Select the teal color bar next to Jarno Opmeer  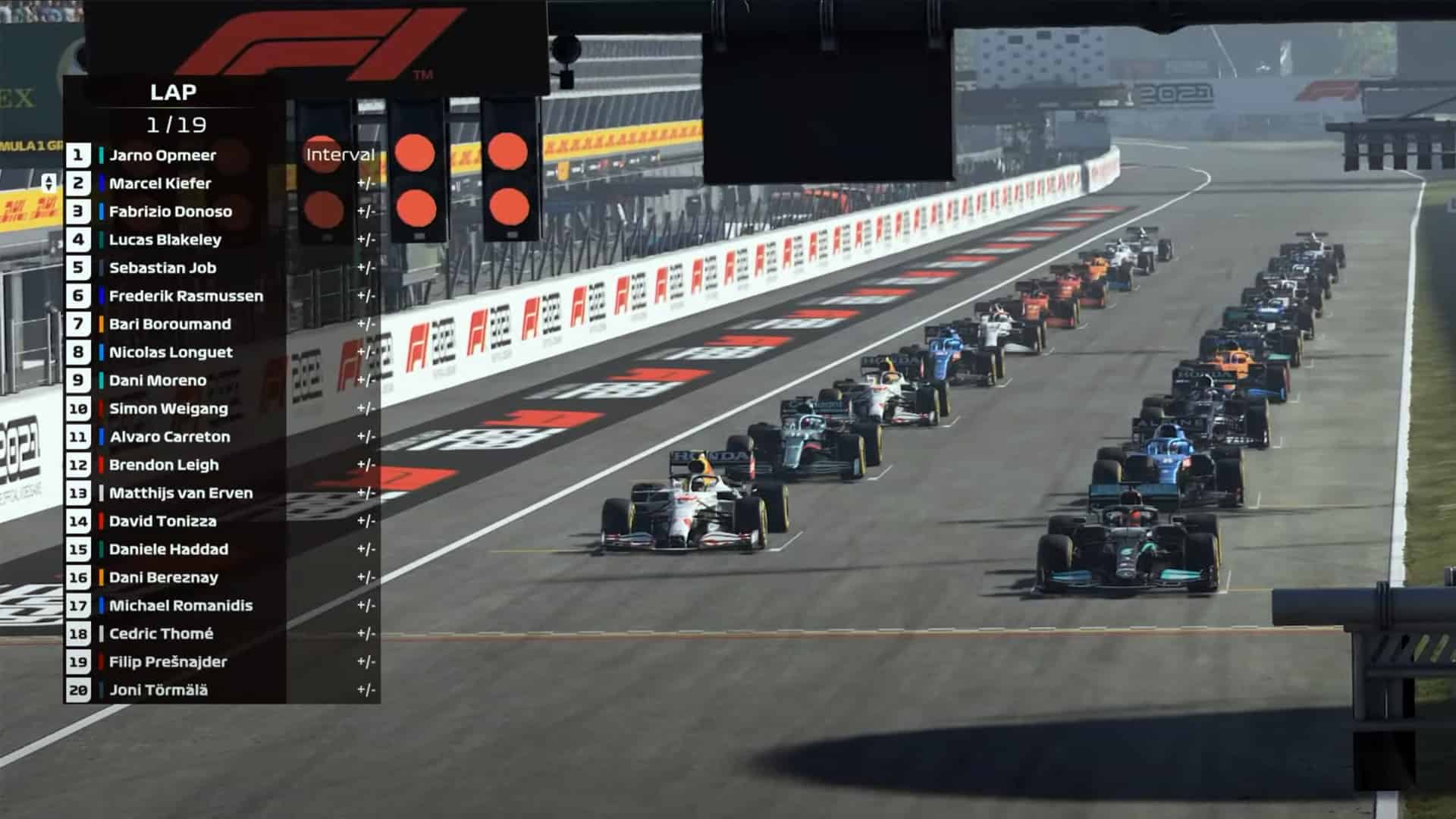pos(101,155)
